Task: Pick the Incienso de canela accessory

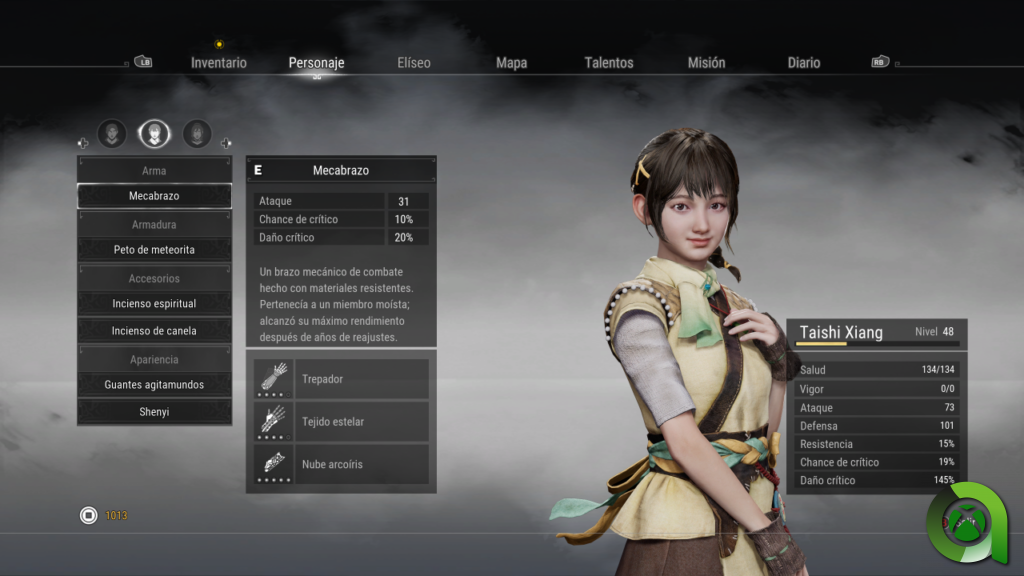Action: [154, 330]
